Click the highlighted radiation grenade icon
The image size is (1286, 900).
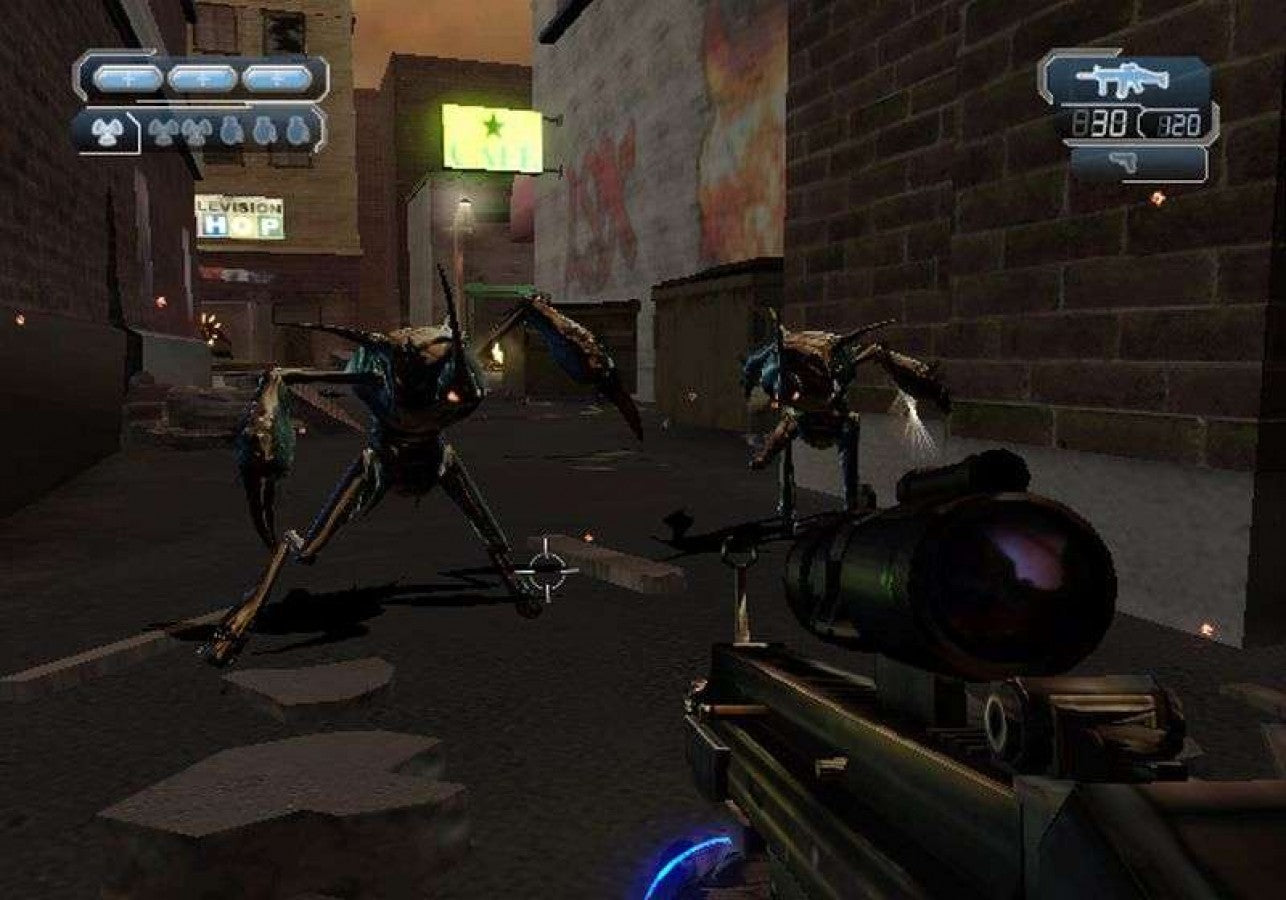click(106, 133)
